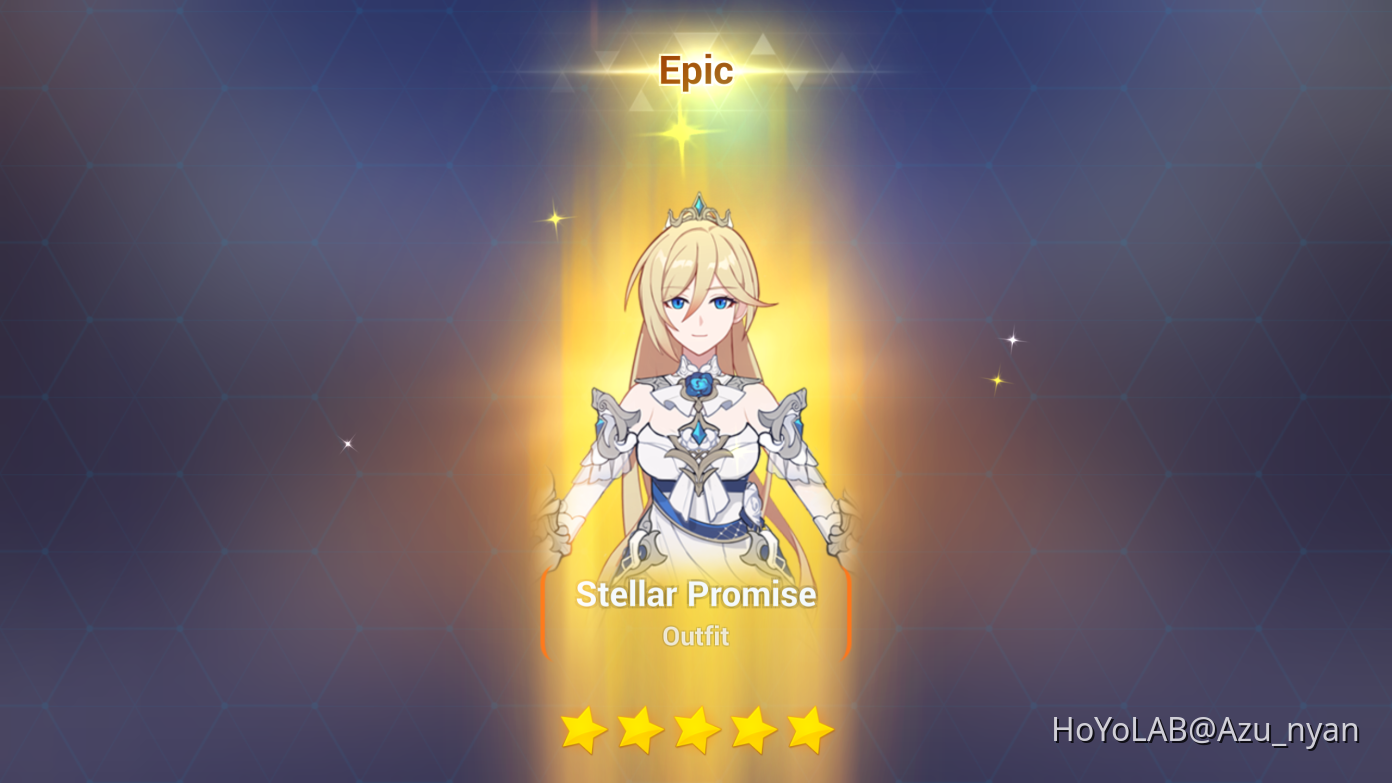Click the Outfit type label

click(x=696, y=635)
